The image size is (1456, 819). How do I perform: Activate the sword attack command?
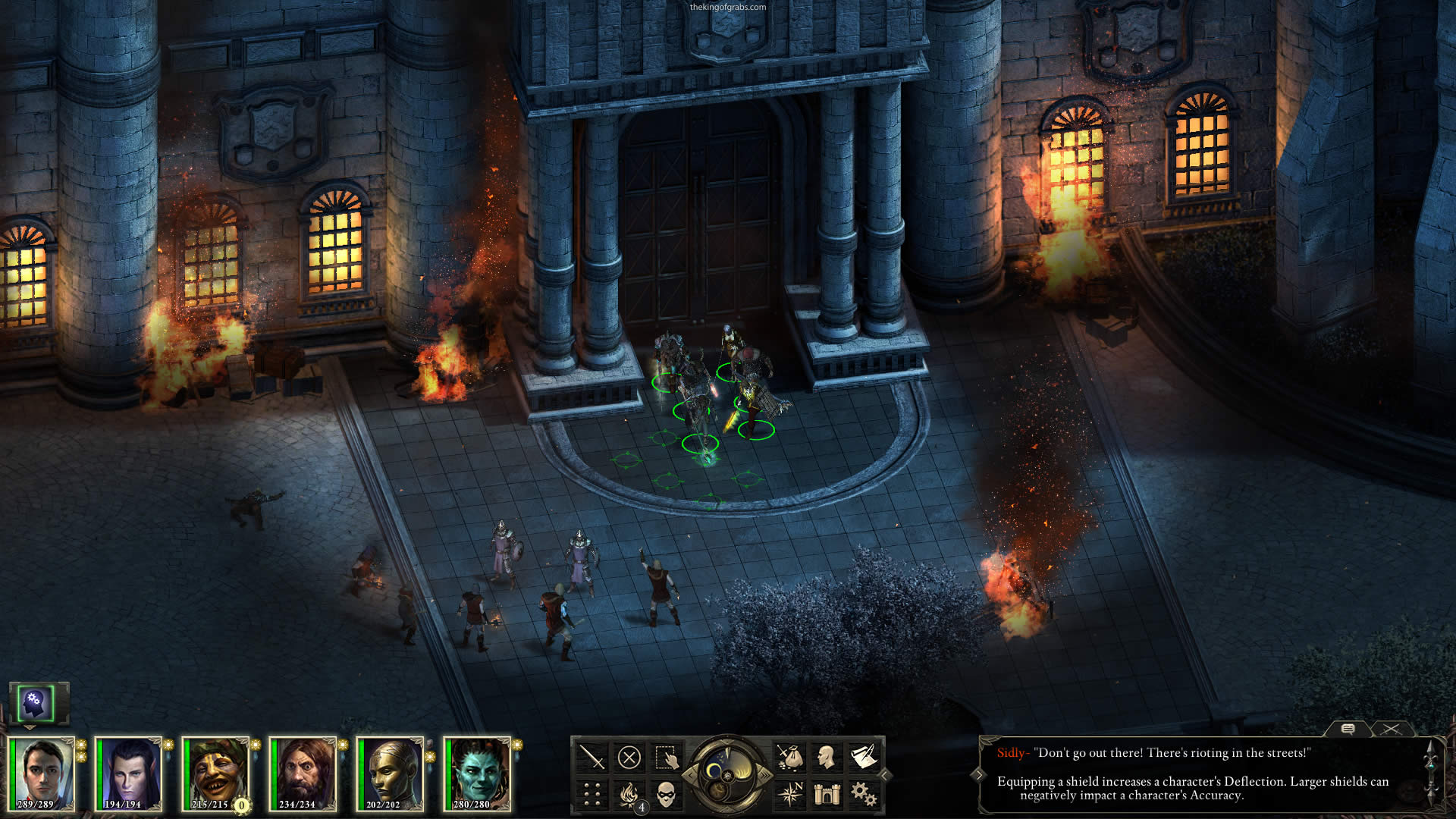tap(591, 758)
